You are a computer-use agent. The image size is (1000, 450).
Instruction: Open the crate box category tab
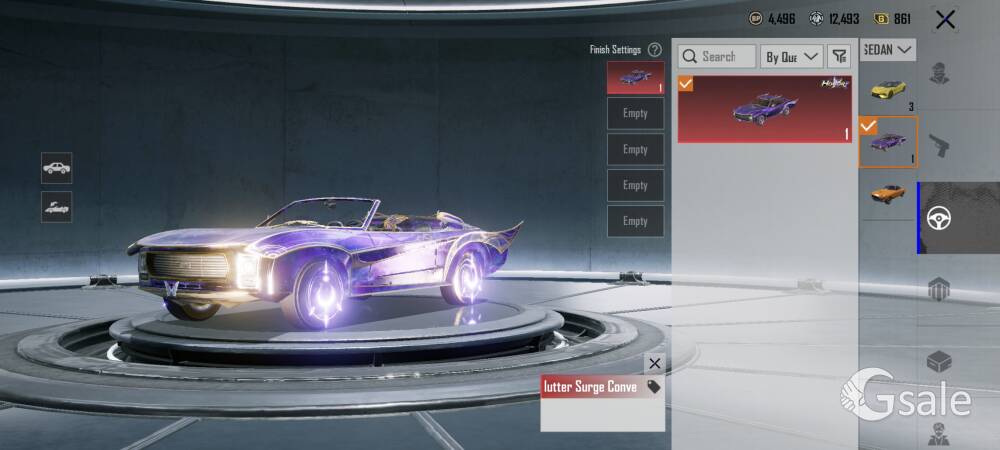click(938, 361)
